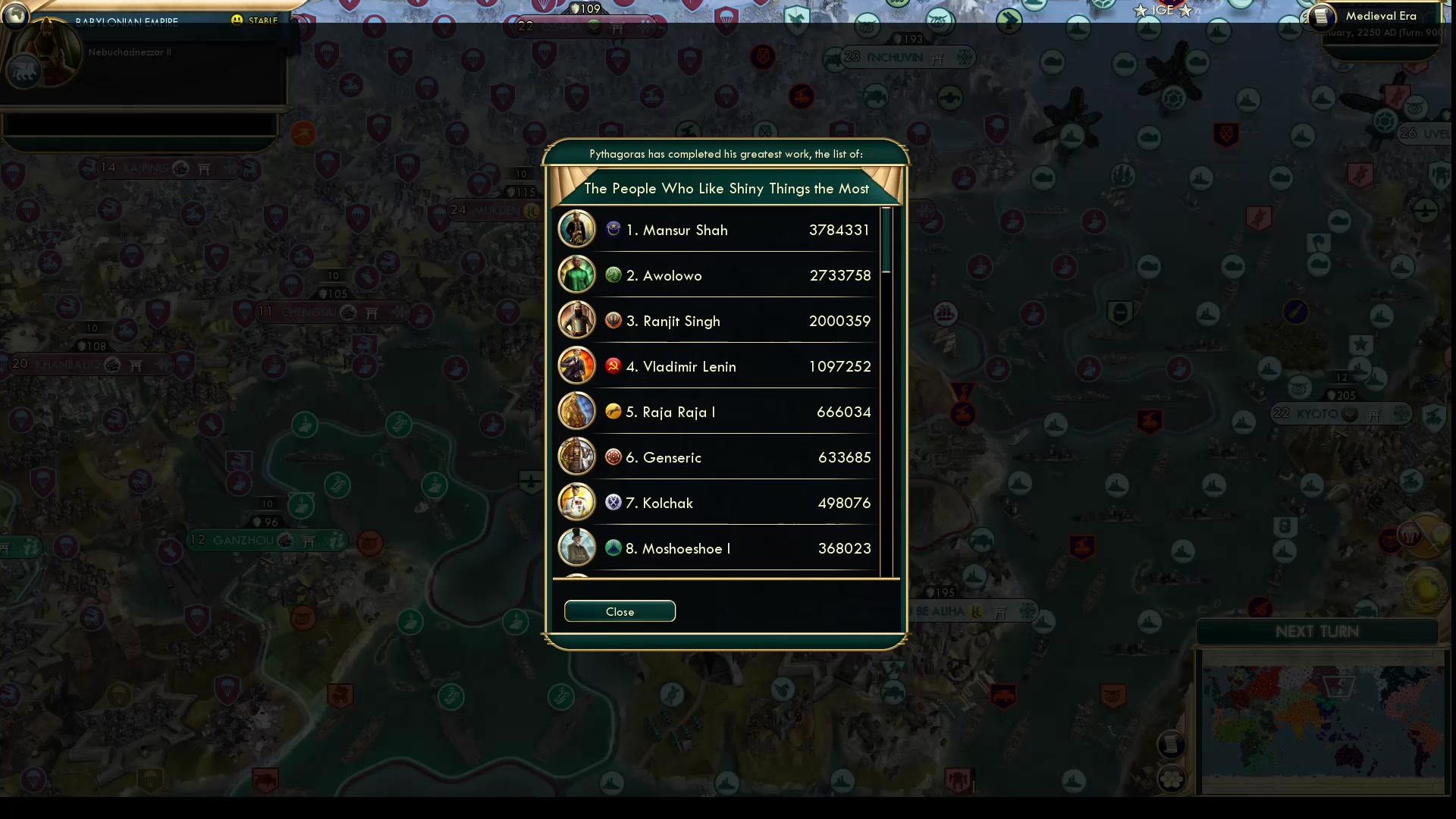Click Awolowo's leader portrait
Viewport: 1456px width, 819px height.
tap(576, 274)
